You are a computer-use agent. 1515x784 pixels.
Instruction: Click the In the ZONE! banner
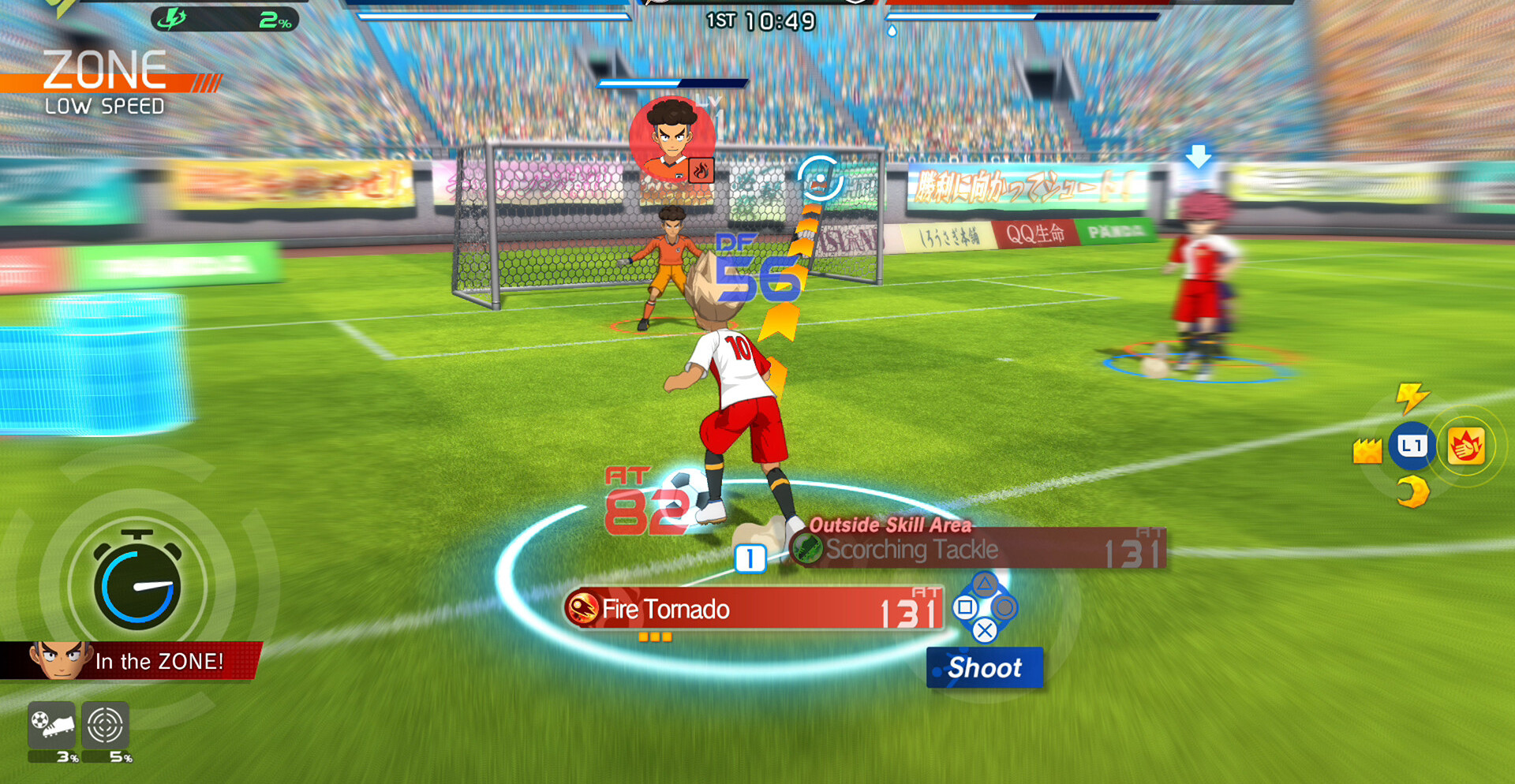click(131, 661)
